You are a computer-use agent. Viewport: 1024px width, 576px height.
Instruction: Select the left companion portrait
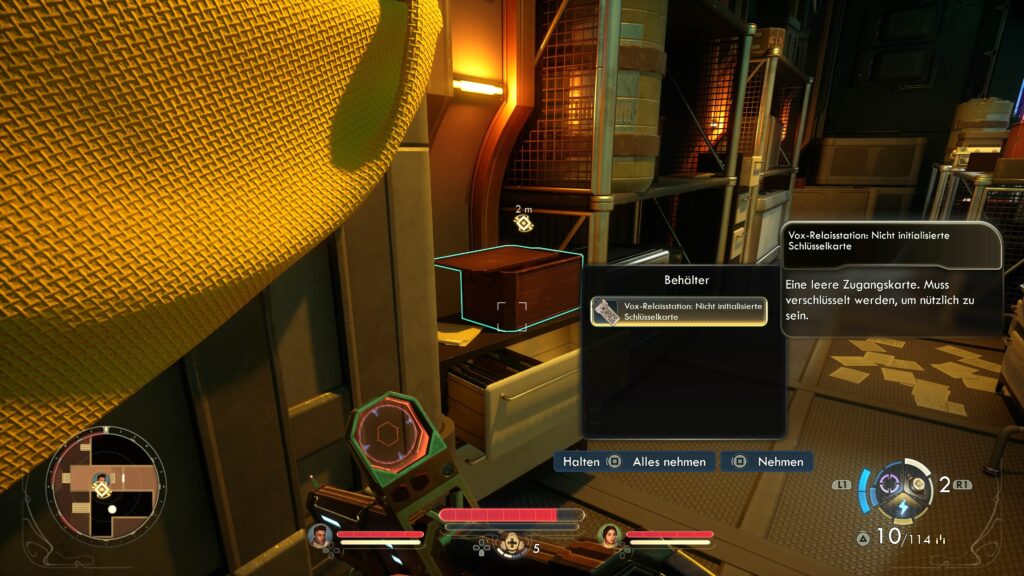pyautogui.click(x=320, y=538)
